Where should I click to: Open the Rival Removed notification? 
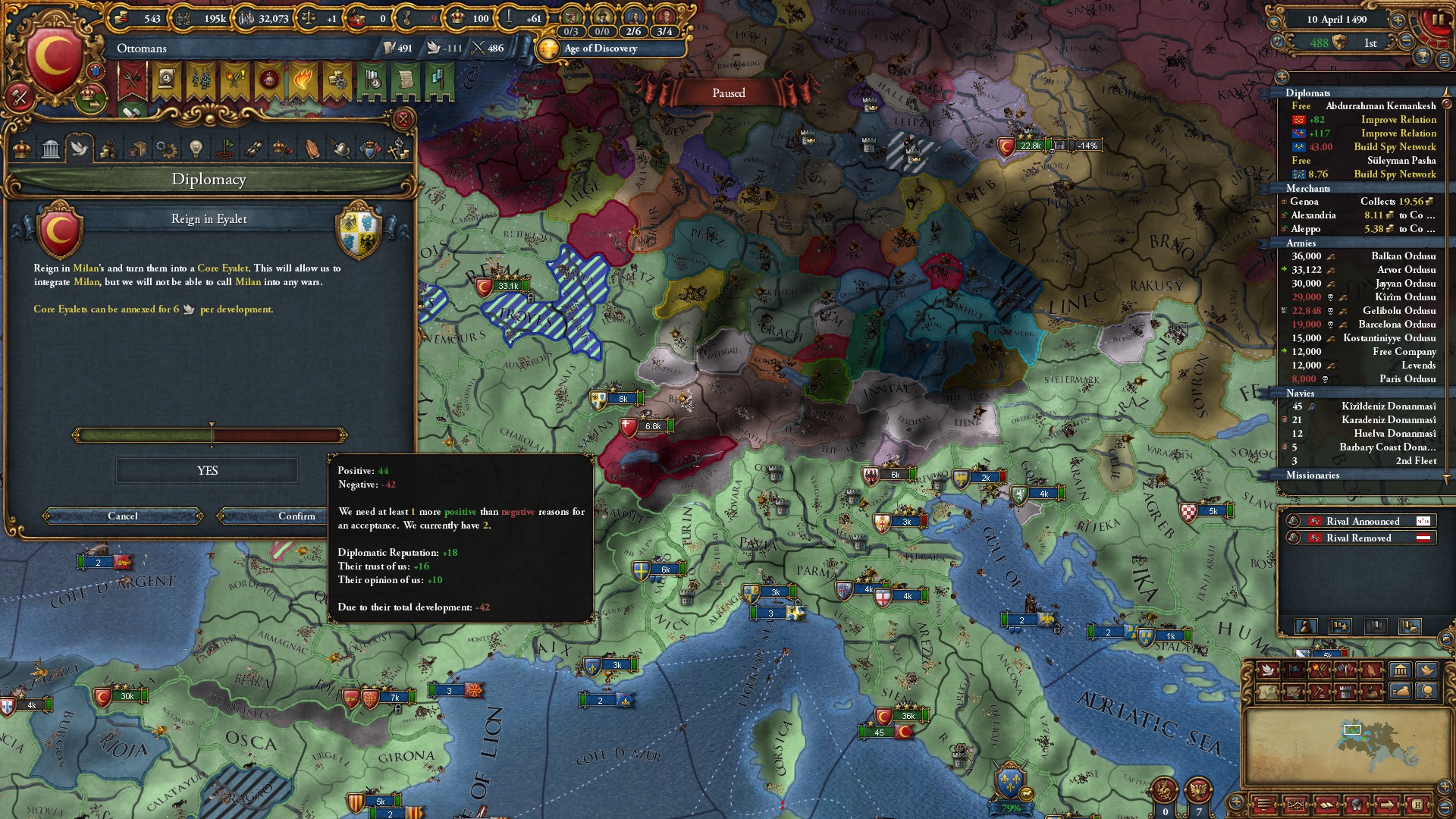1362,538
